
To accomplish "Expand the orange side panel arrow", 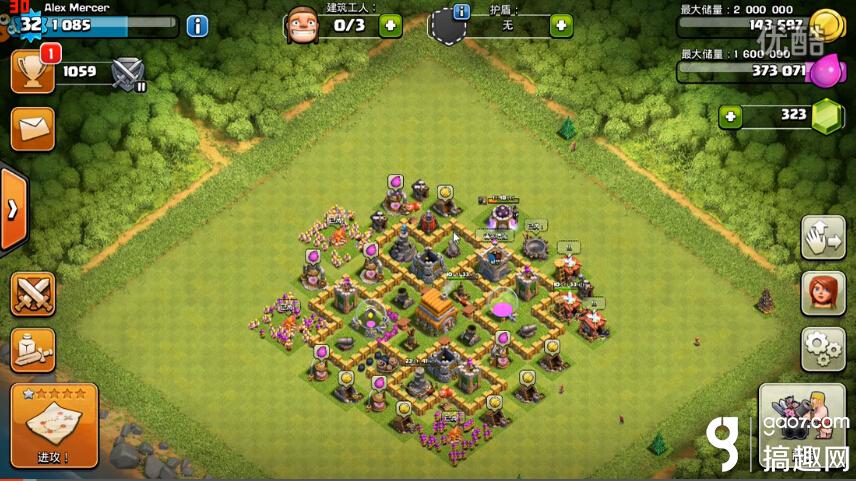I will [13, 210].
